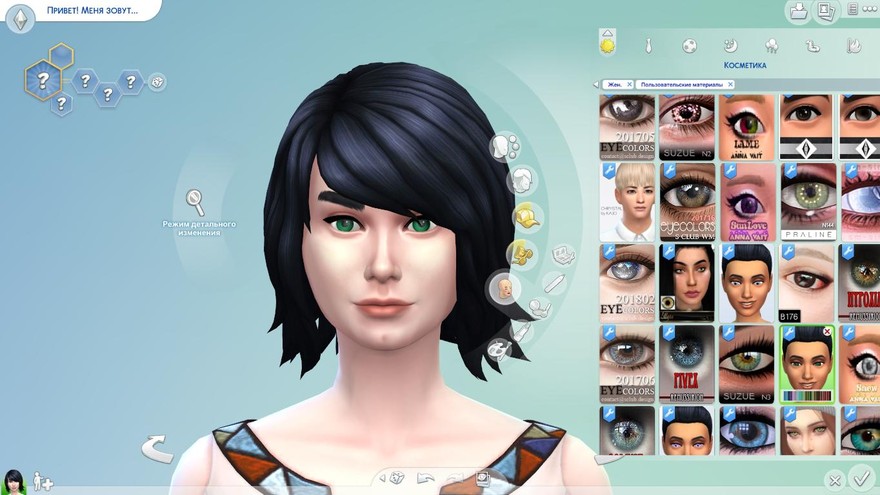Switch to the tie formal outfit category
The image size is (880, 495).
coord(648,46)
